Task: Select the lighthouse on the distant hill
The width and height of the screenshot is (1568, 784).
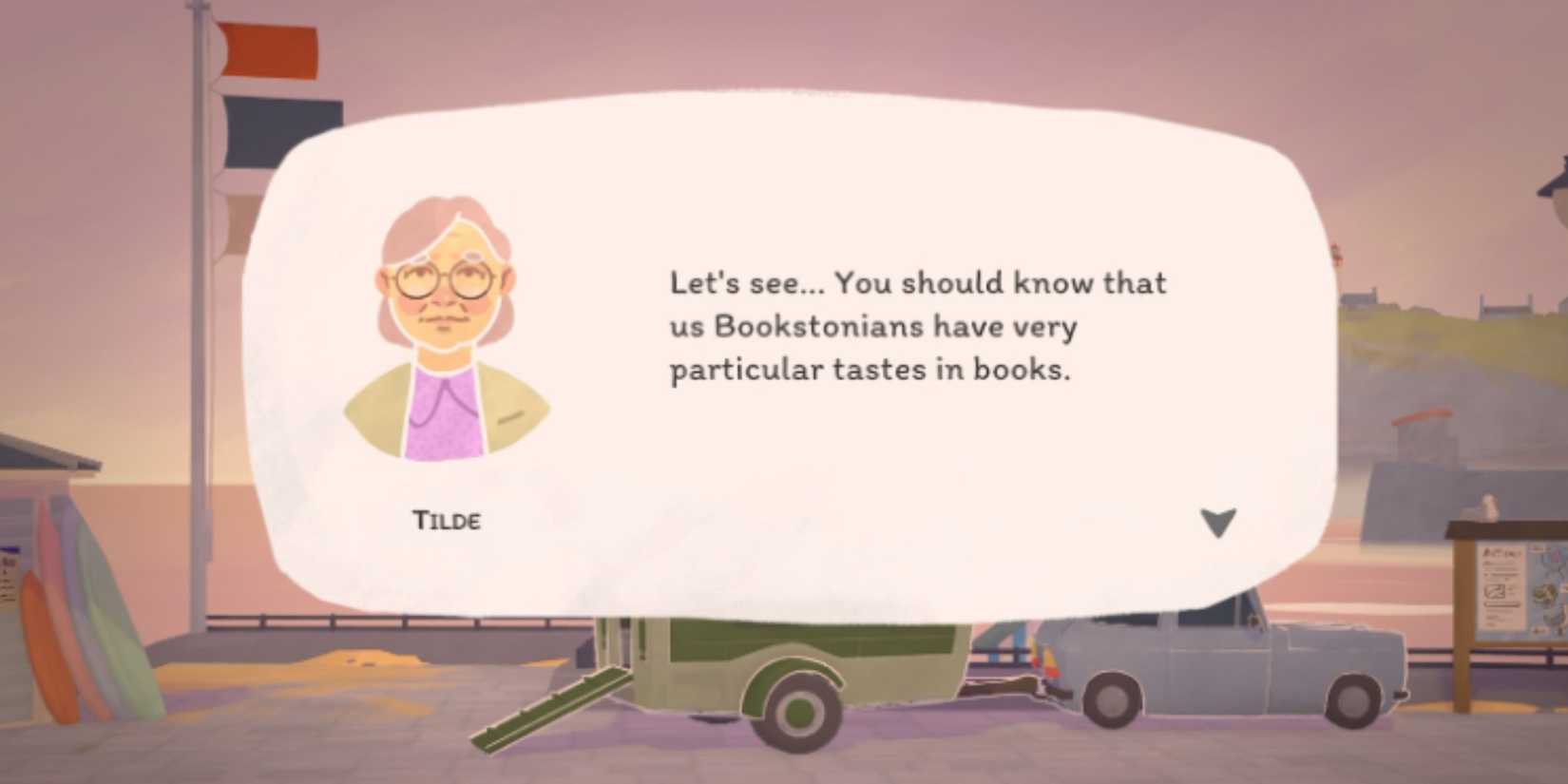Action: coord(1335,253)
